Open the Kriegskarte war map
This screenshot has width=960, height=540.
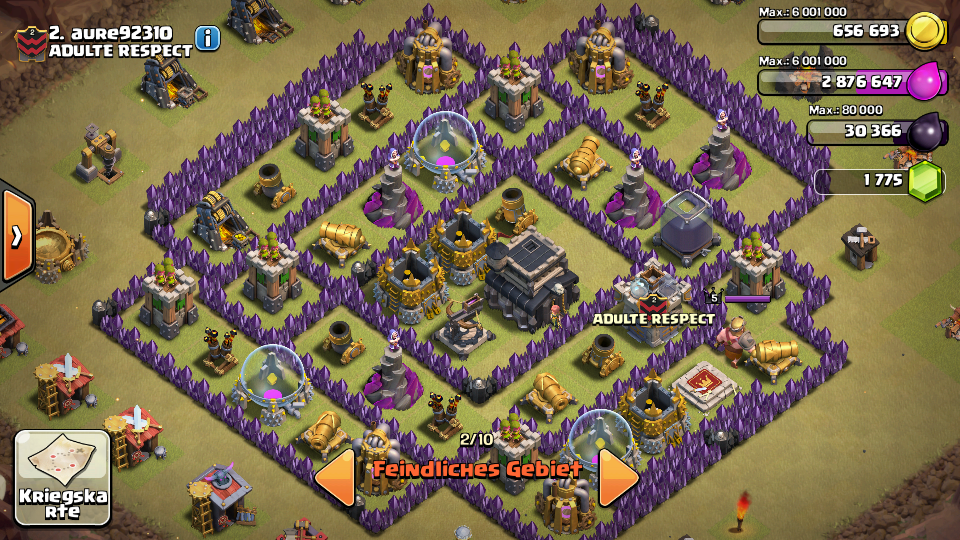[62, 478]
